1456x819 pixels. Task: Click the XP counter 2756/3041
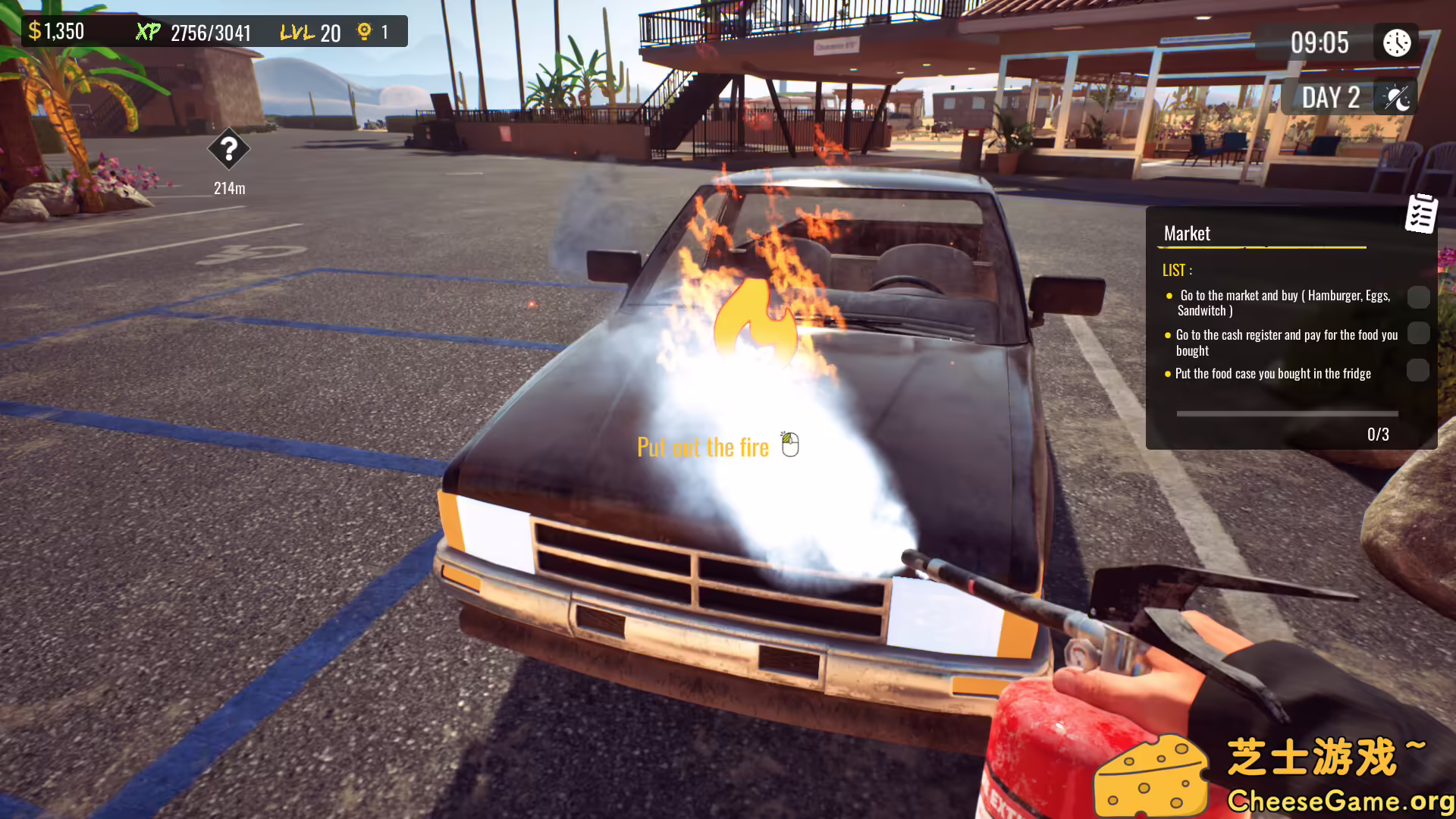pos(209,32)
